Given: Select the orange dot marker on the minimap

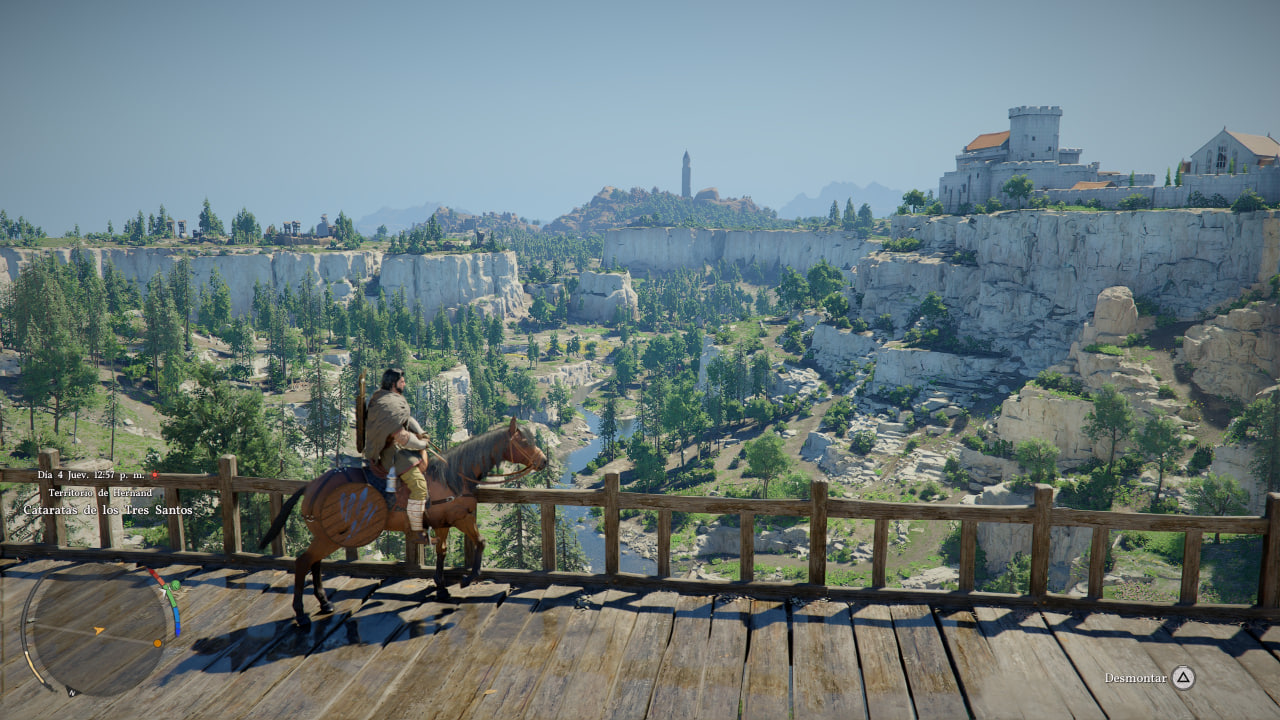Looking at the screenshot, I should click(158, 642).
